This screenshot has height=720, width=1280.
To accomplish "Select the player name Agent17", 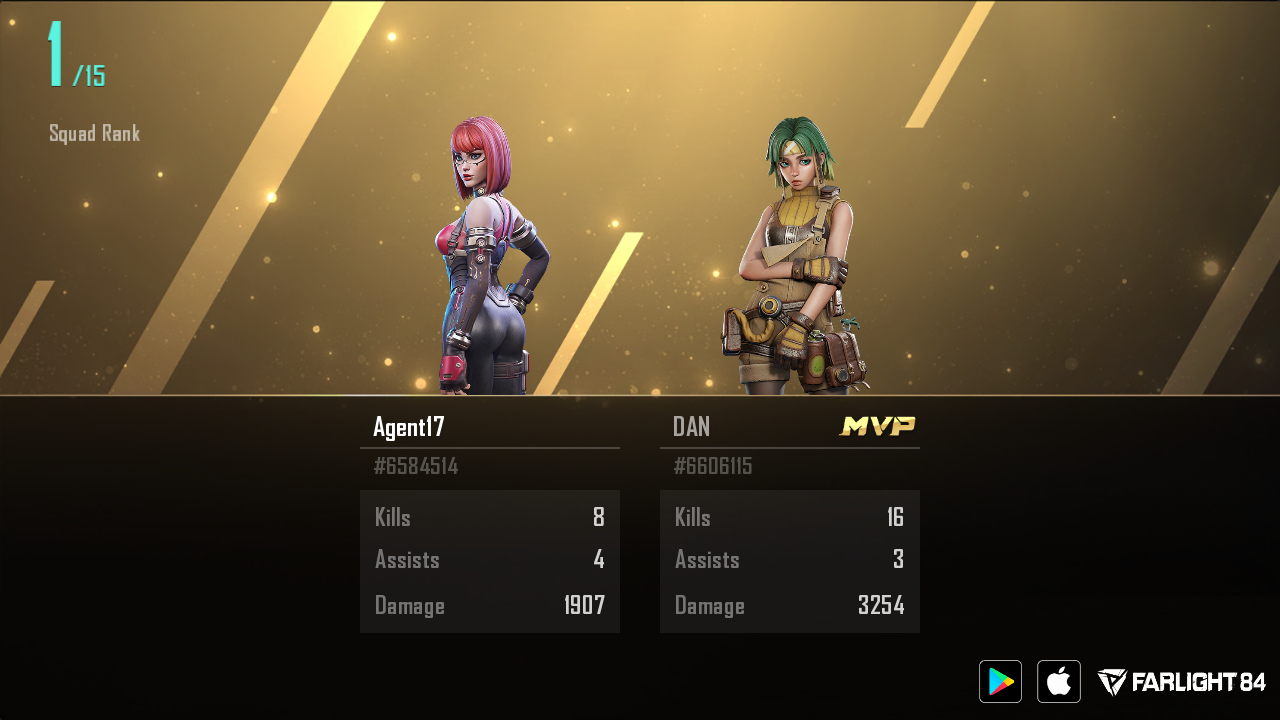I will point(409,427).
